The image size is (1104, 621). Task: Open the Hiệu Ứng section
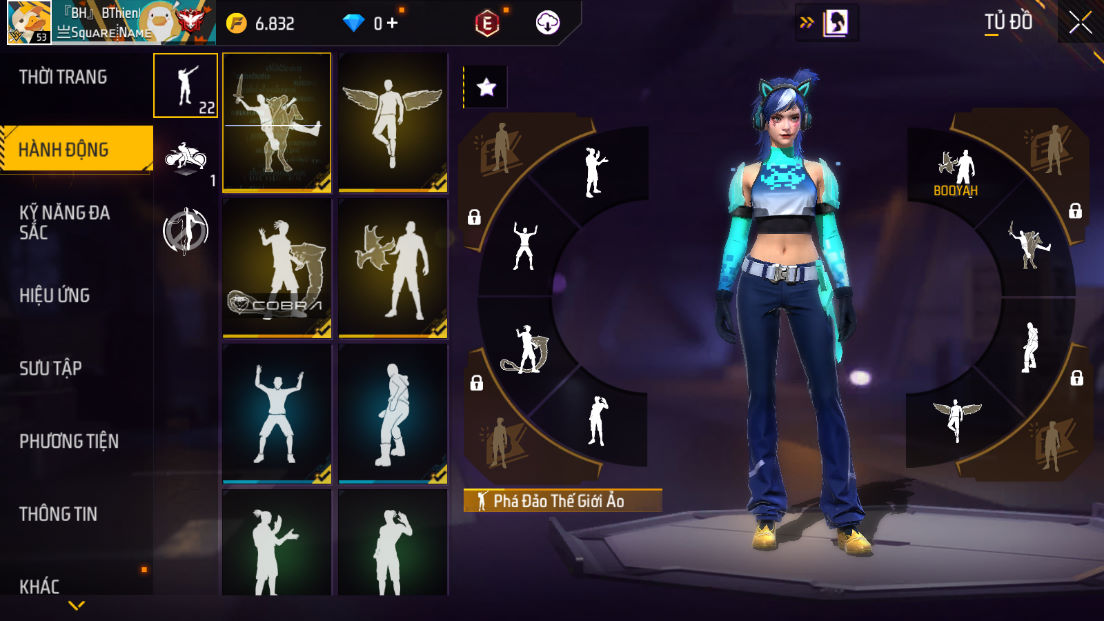click(55, 295)
